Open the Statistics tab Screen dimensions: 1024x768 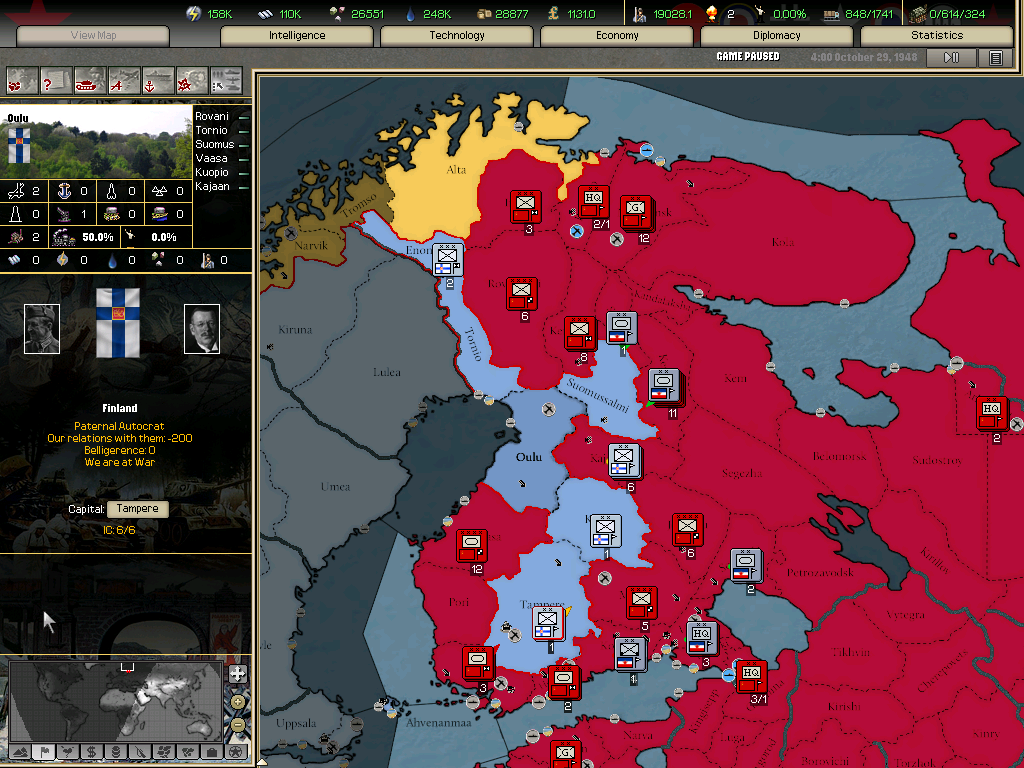pos(937,36)
